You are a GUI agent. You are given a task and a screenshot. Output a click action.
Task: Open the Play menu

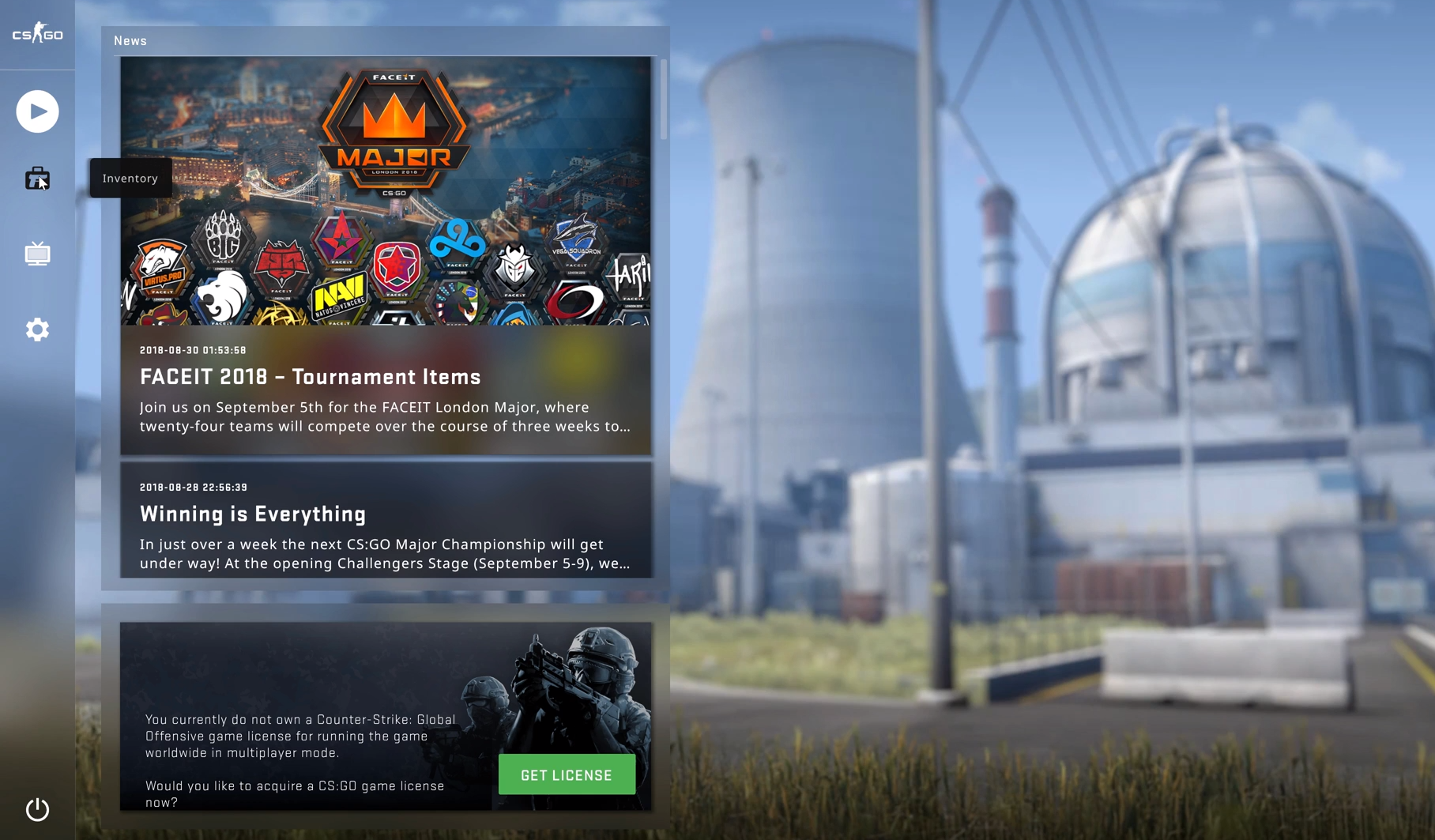coord(37,111)
